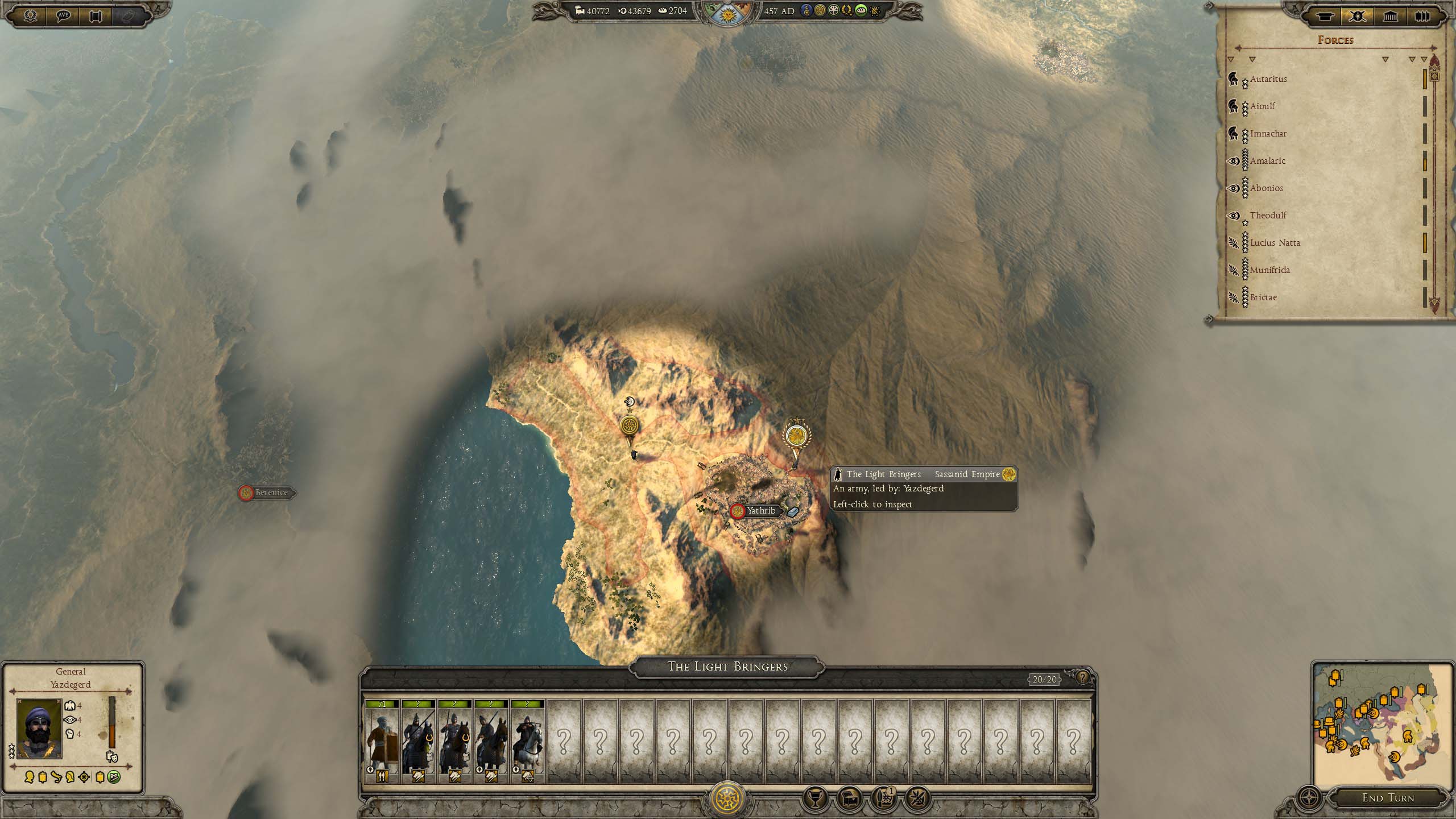Open the laurel wreath menu button
Viewport: 1456px width, 819px height.
coord(30,16)
